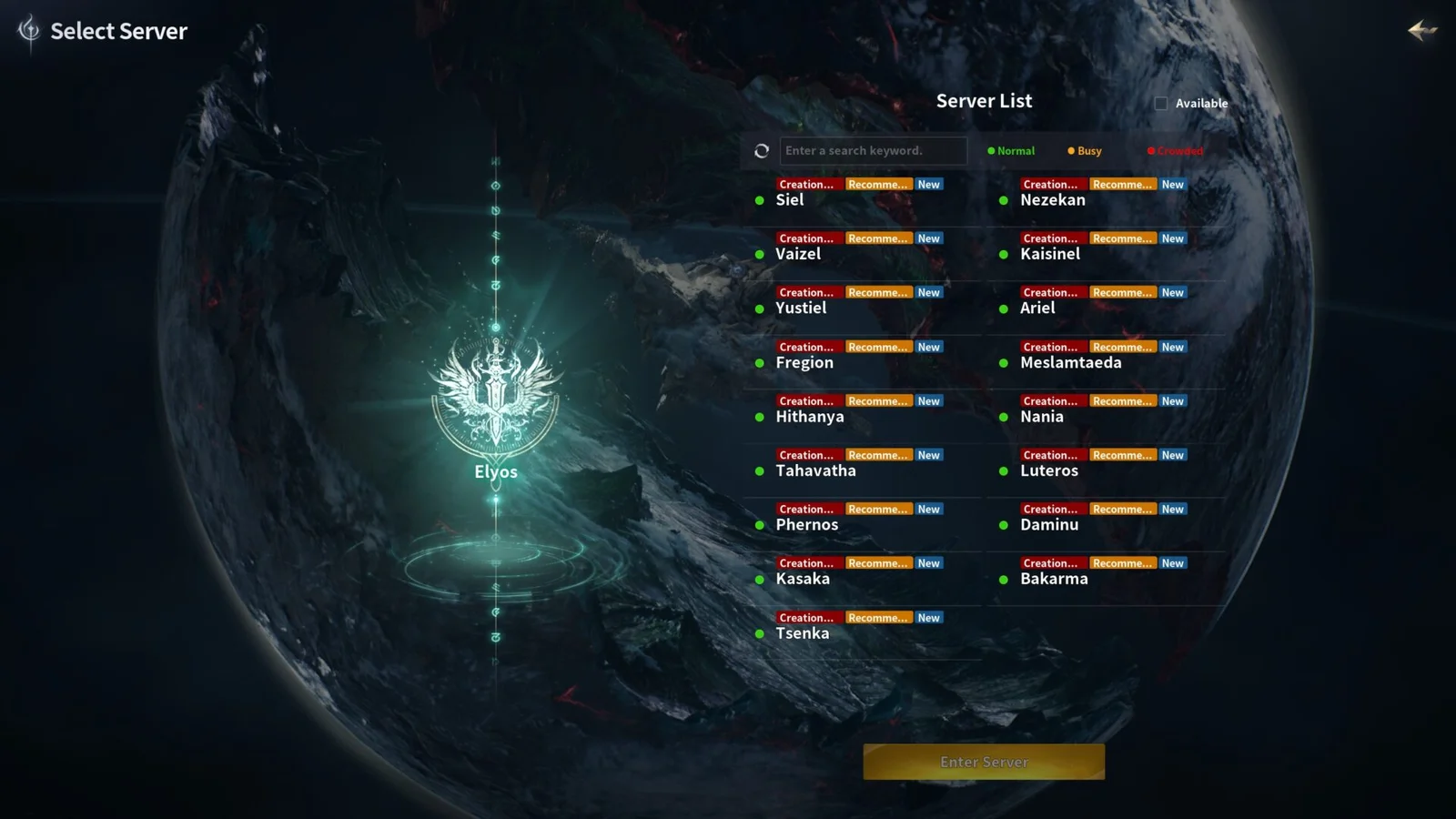Pick the Fregion server
The height and width of the screenshot is (819, 1456).
coord(804,362)
